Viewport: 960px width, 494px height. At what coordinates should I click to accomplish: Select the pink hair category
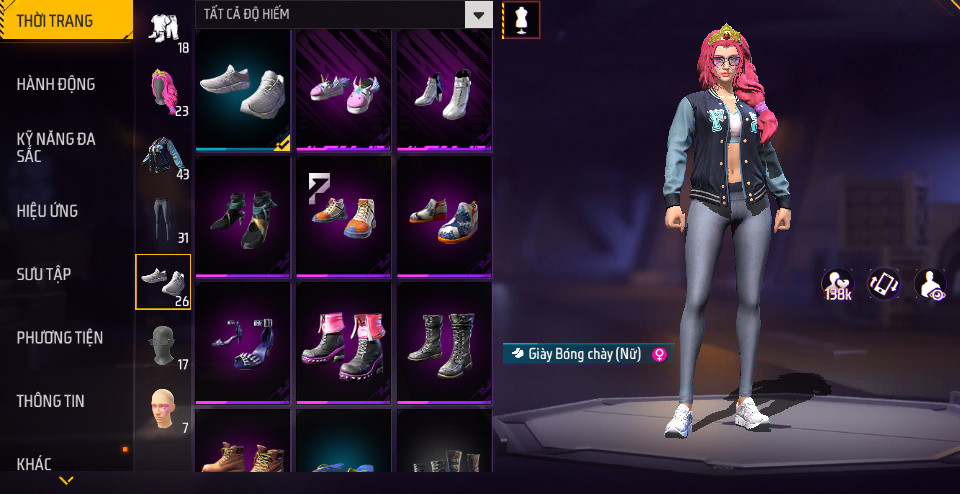tap(163, 91)
